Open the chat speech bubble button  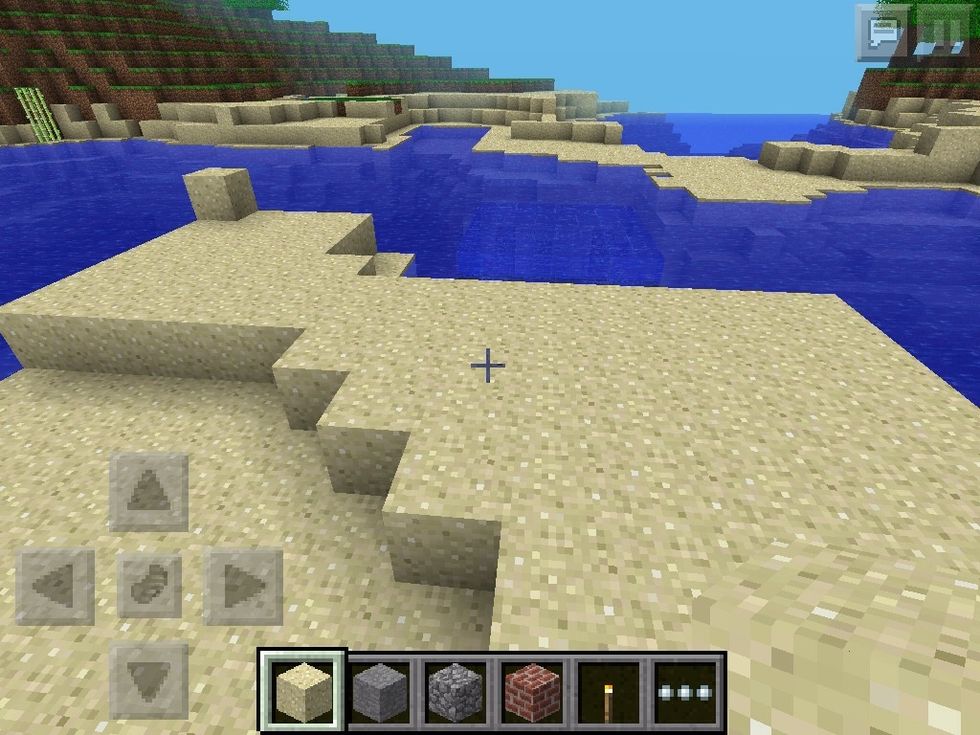click(x=882, y=32)
